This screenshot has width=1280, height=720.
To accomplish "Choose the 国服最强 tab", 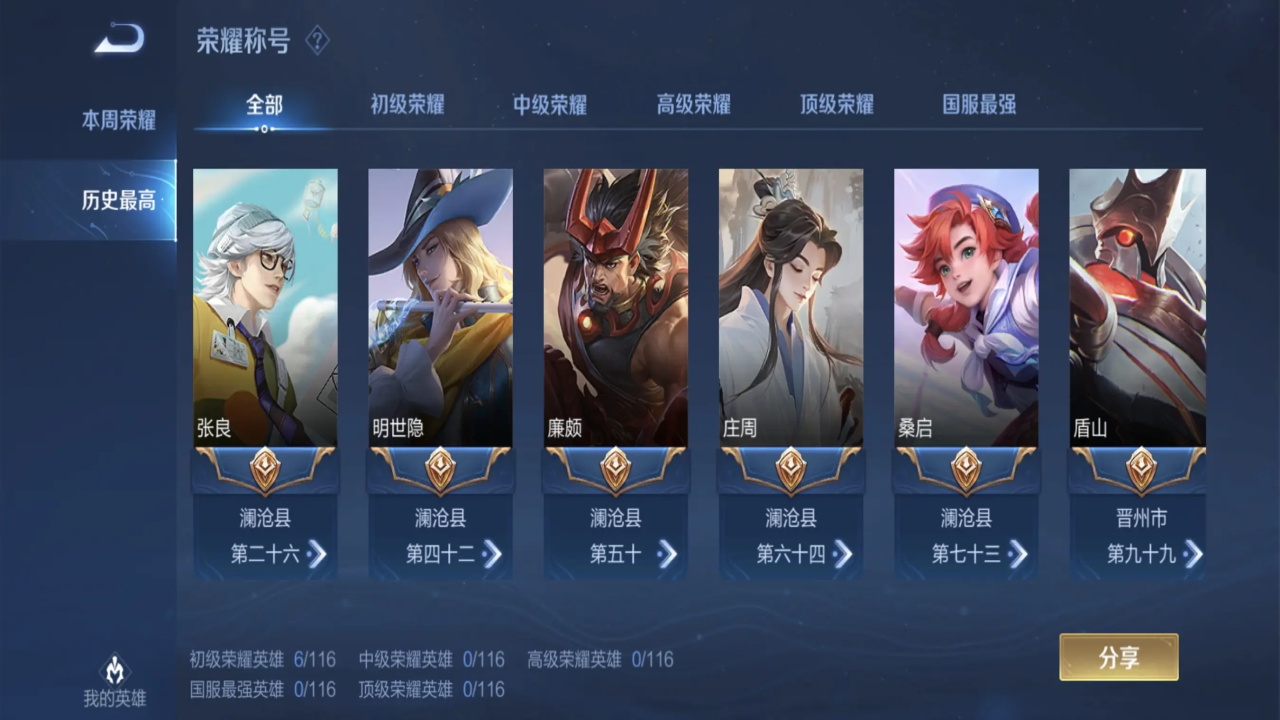I will coord(979,105).
